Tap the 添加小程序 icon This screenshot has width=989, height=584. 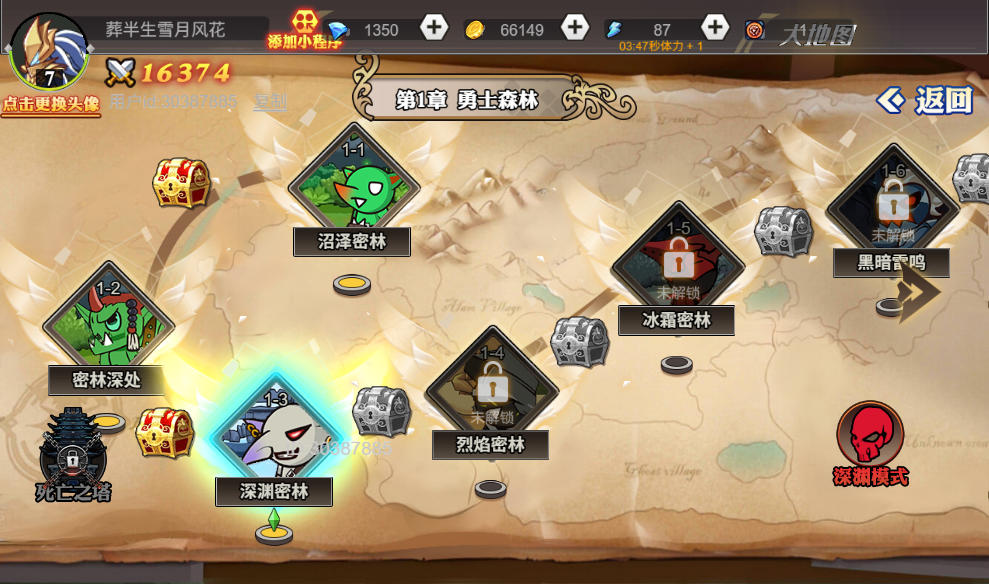(302, 30)
